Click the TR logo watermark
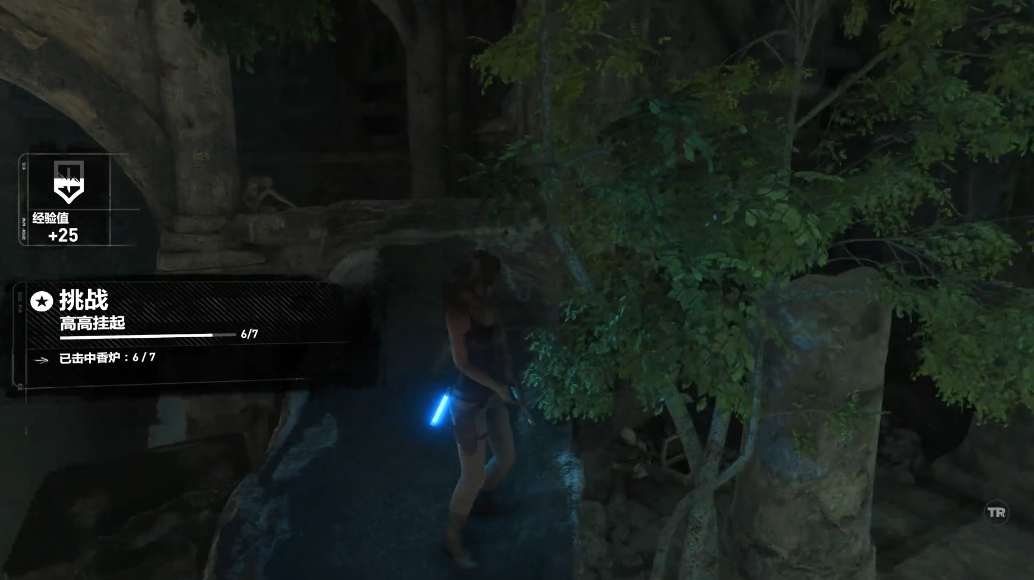The width and height of the screenshot is (1034, 580). (996, 511)
